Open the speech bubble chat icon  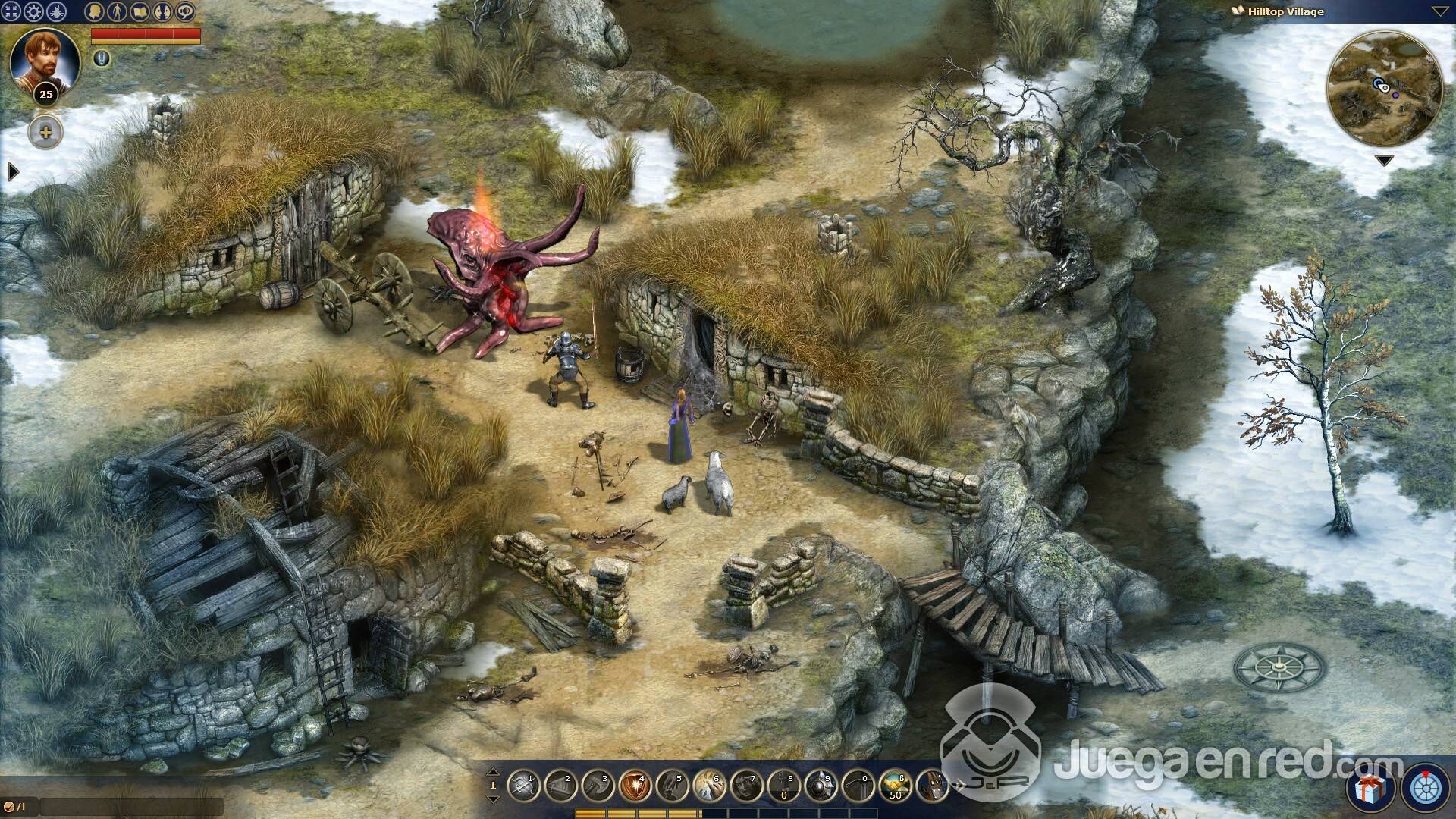pos(185,11)
